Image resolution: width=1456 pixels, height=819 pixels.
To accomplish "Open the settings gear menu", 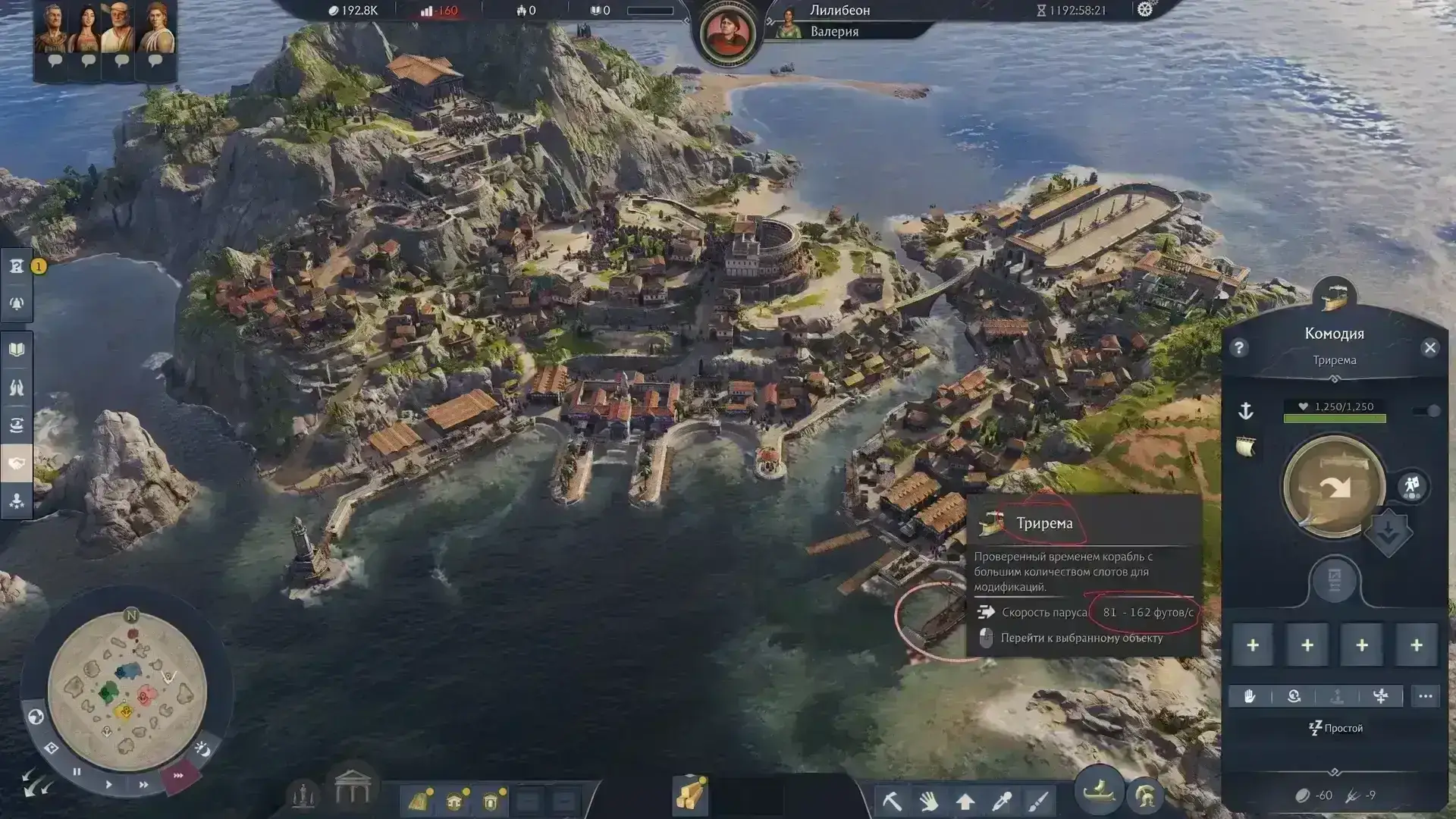I will (x=1145, y=10).
